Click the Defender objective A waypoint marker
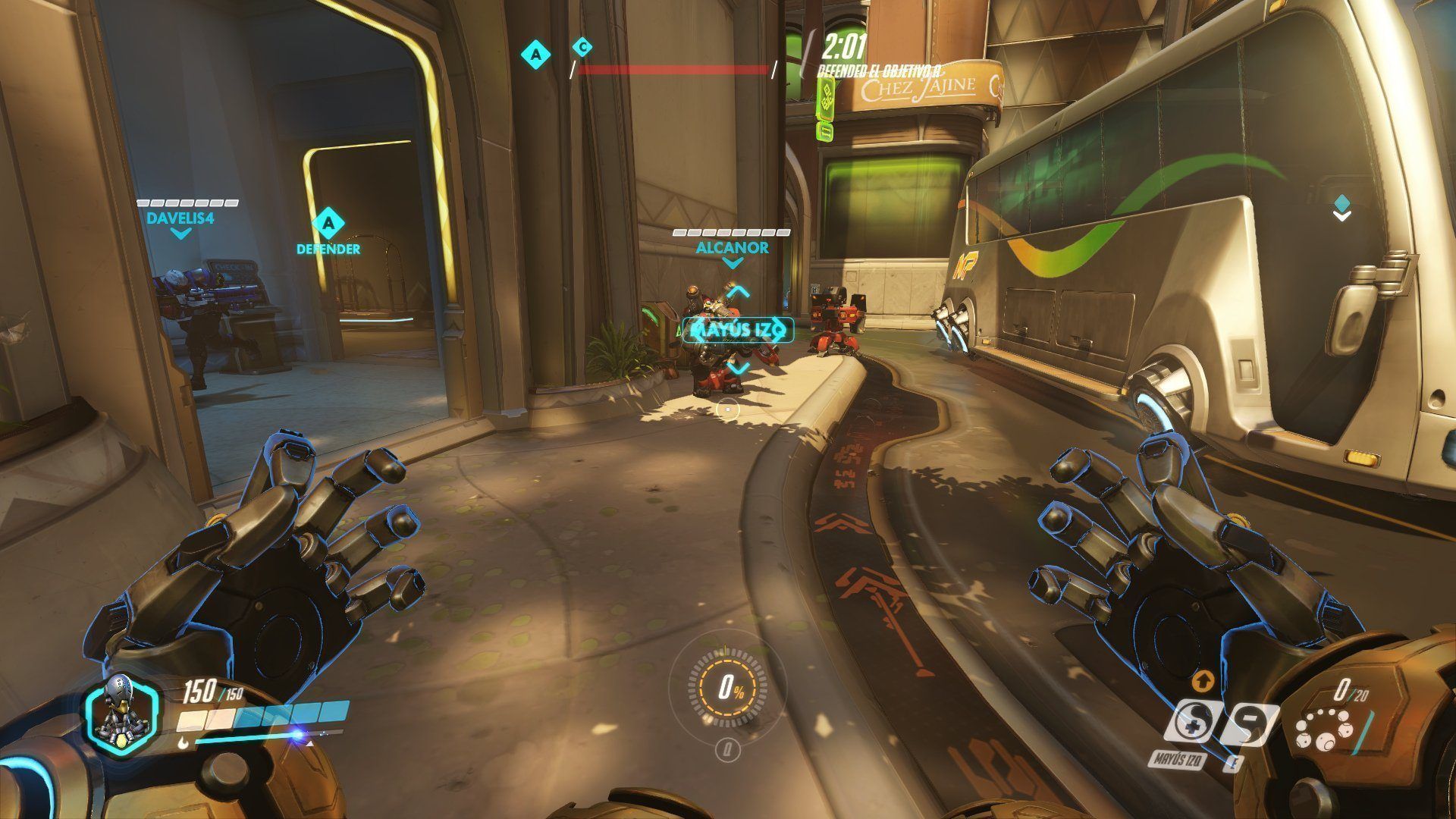1456x819 pixels. click(x=328, y=223)
